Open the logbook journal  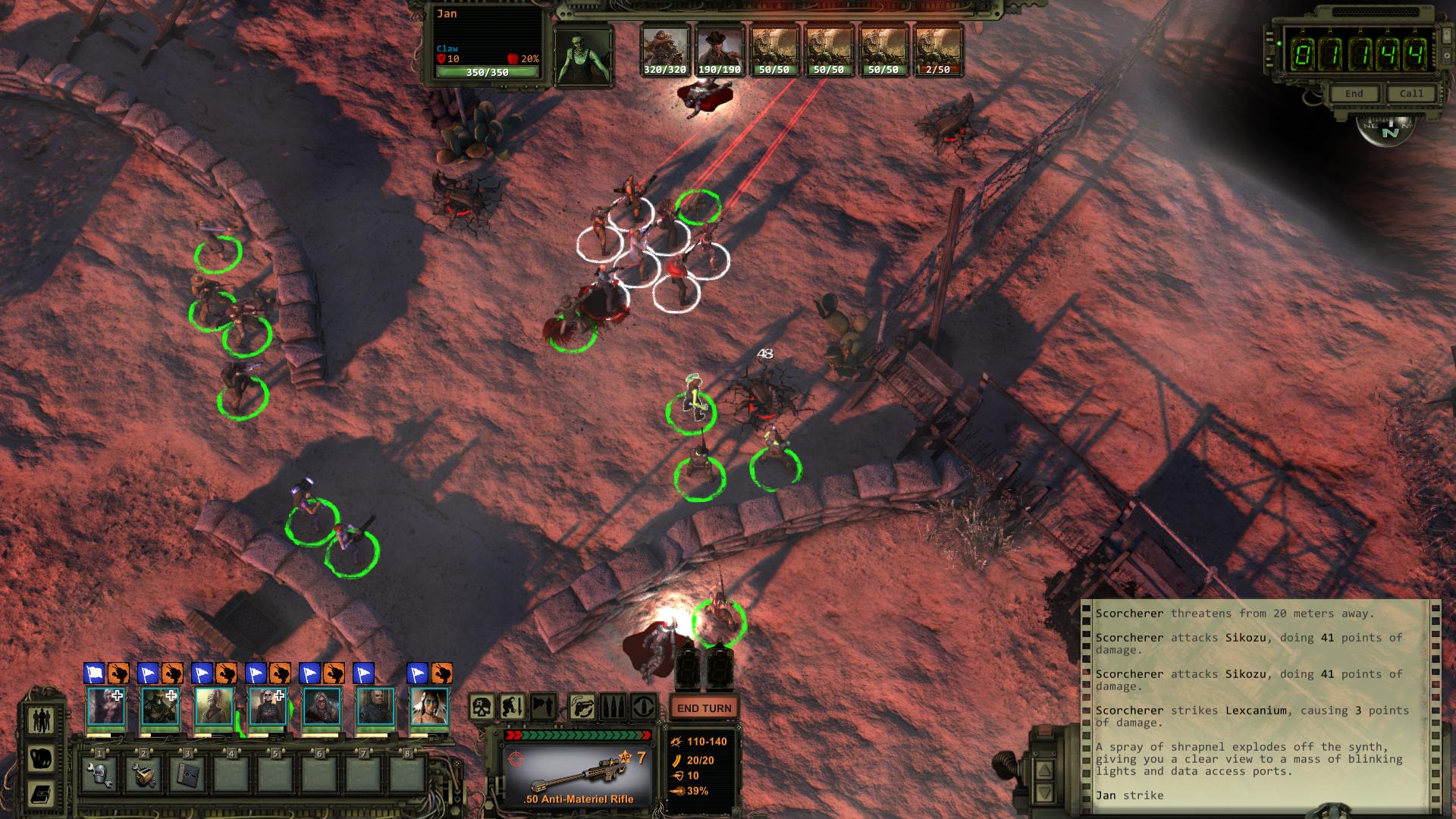[39, 794]
